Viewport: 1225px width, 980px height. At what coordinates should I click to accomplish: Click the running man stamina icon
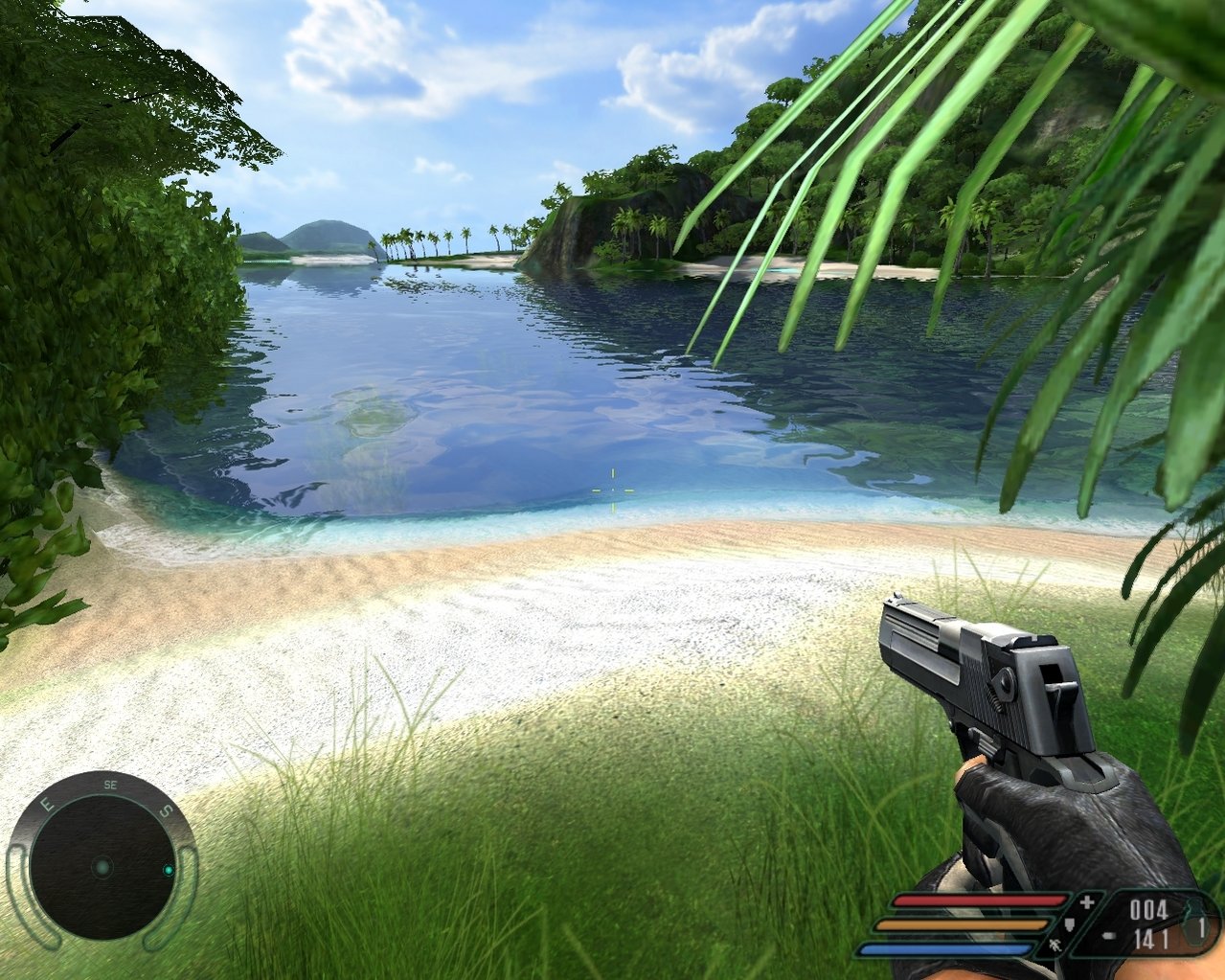(x=1055, y=946)
